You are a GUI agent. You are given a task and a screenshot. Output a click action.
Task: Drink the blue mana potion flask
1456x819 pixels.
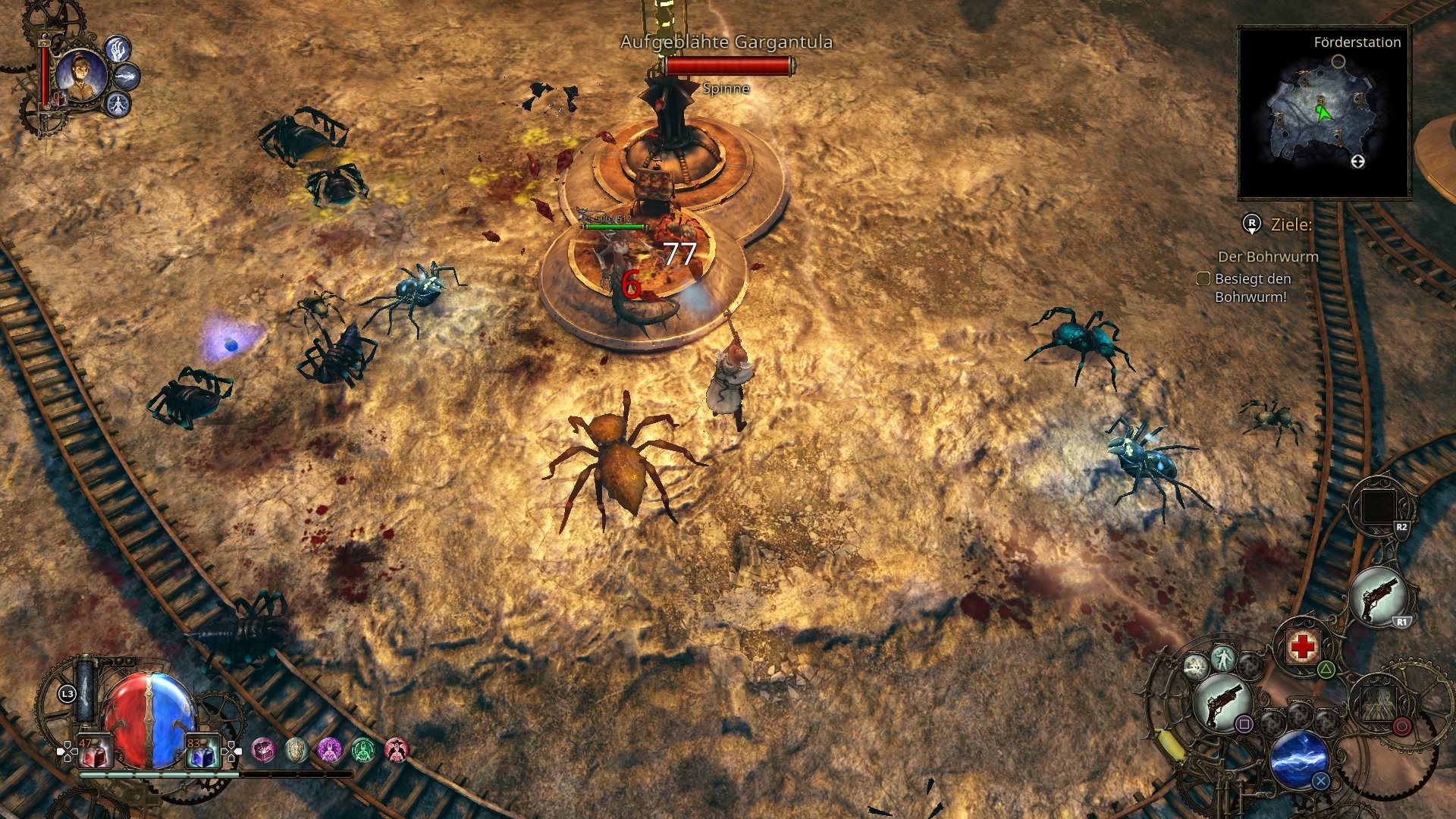(203, 752)
